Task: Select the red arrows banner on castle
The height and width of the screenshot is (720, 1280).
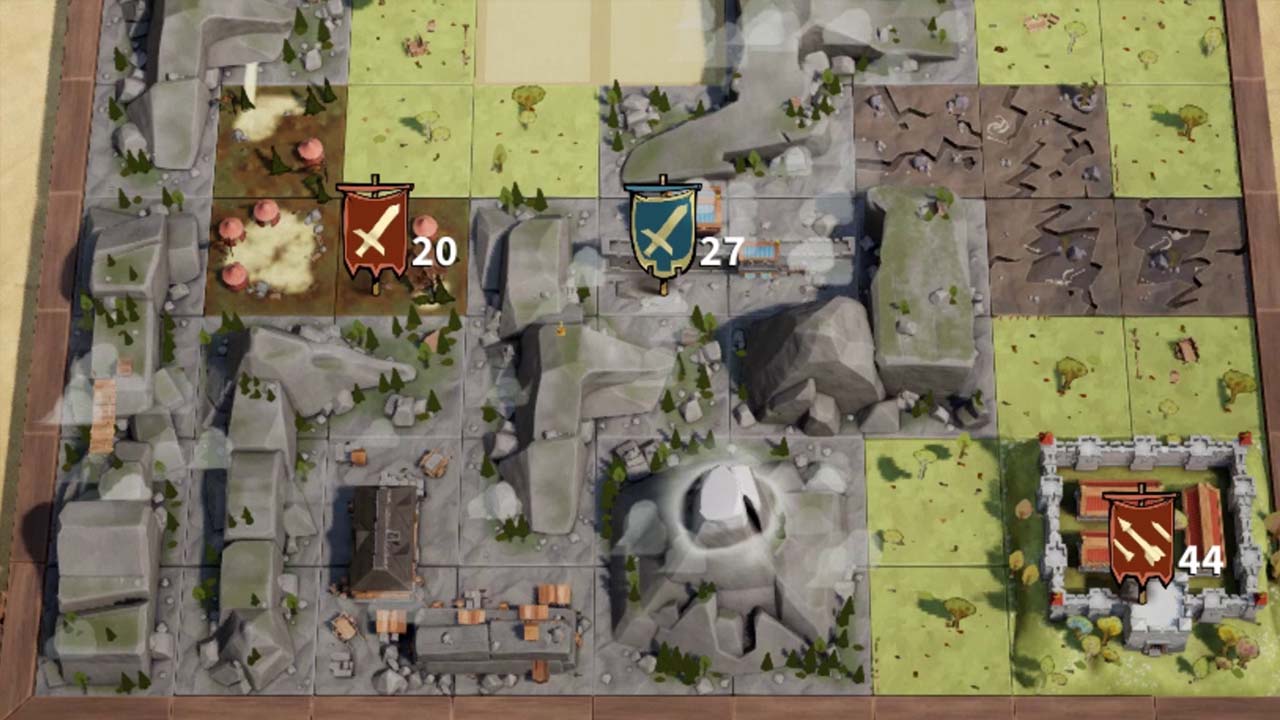Action: [1140, 541]
